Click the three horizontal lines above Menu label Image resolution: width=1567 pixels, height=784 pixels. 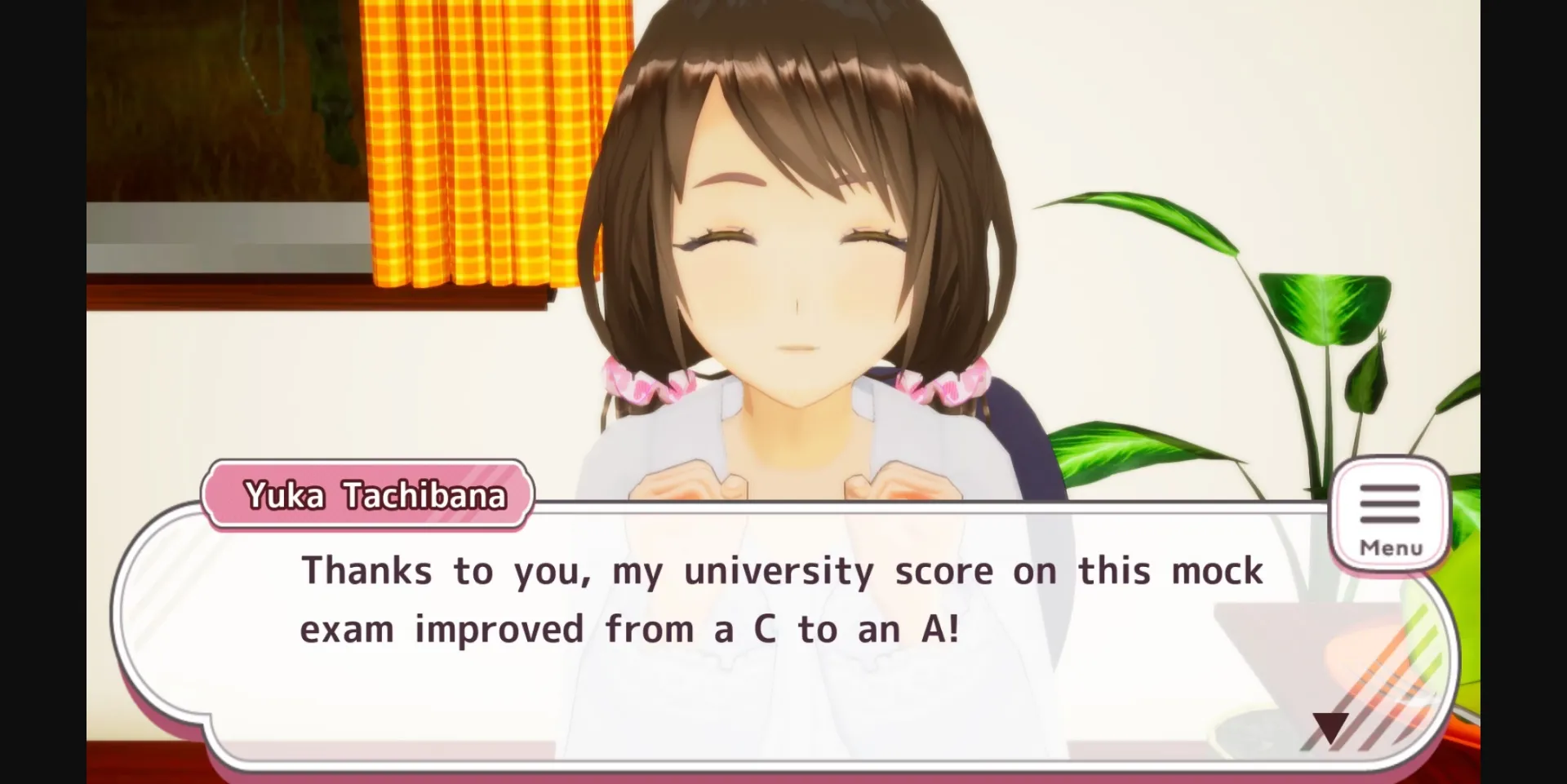pyautogui.click(x=1390, y=504)
